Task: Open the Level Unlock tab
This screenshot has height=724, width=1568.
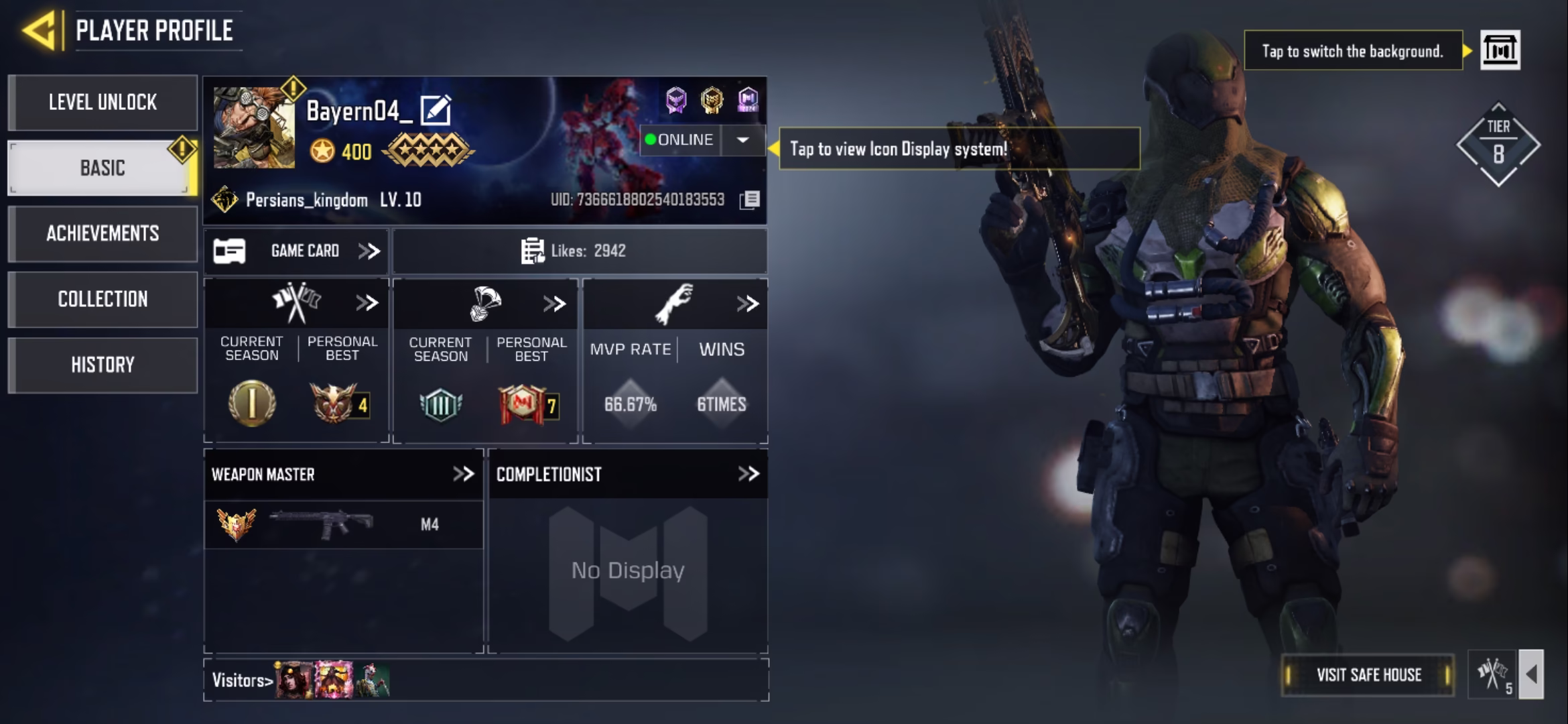Action: (x=103, y=103)
